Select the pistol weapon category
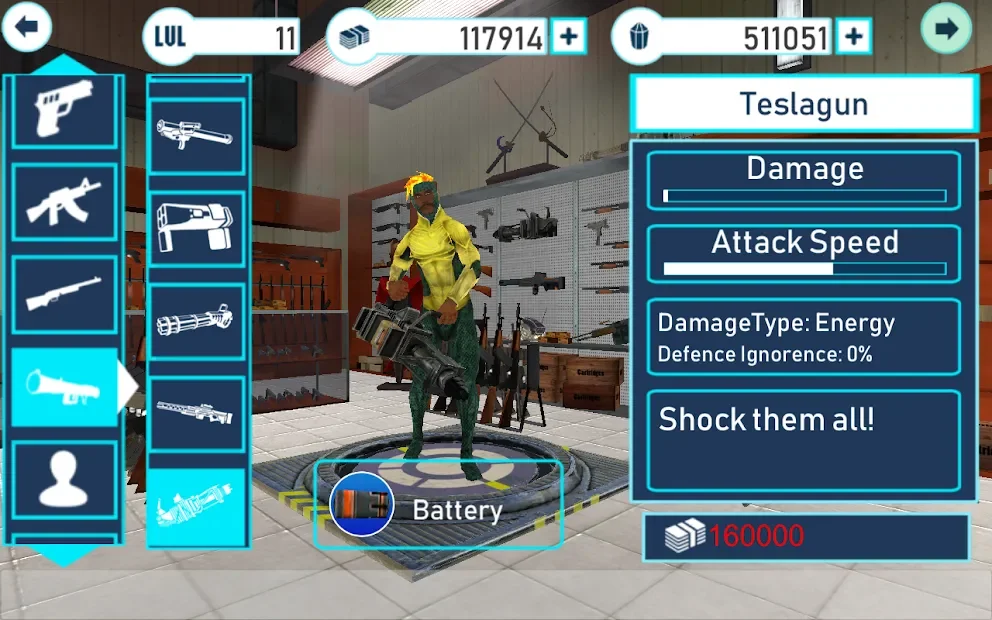 64,110
